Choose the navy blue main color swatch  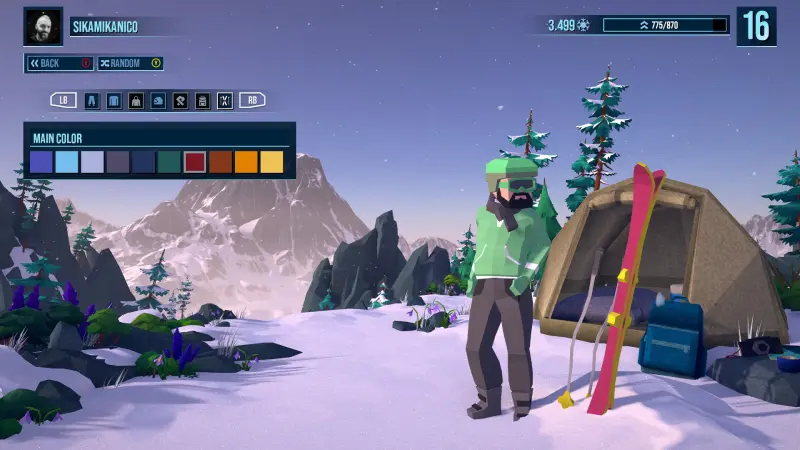coord(144,162)
